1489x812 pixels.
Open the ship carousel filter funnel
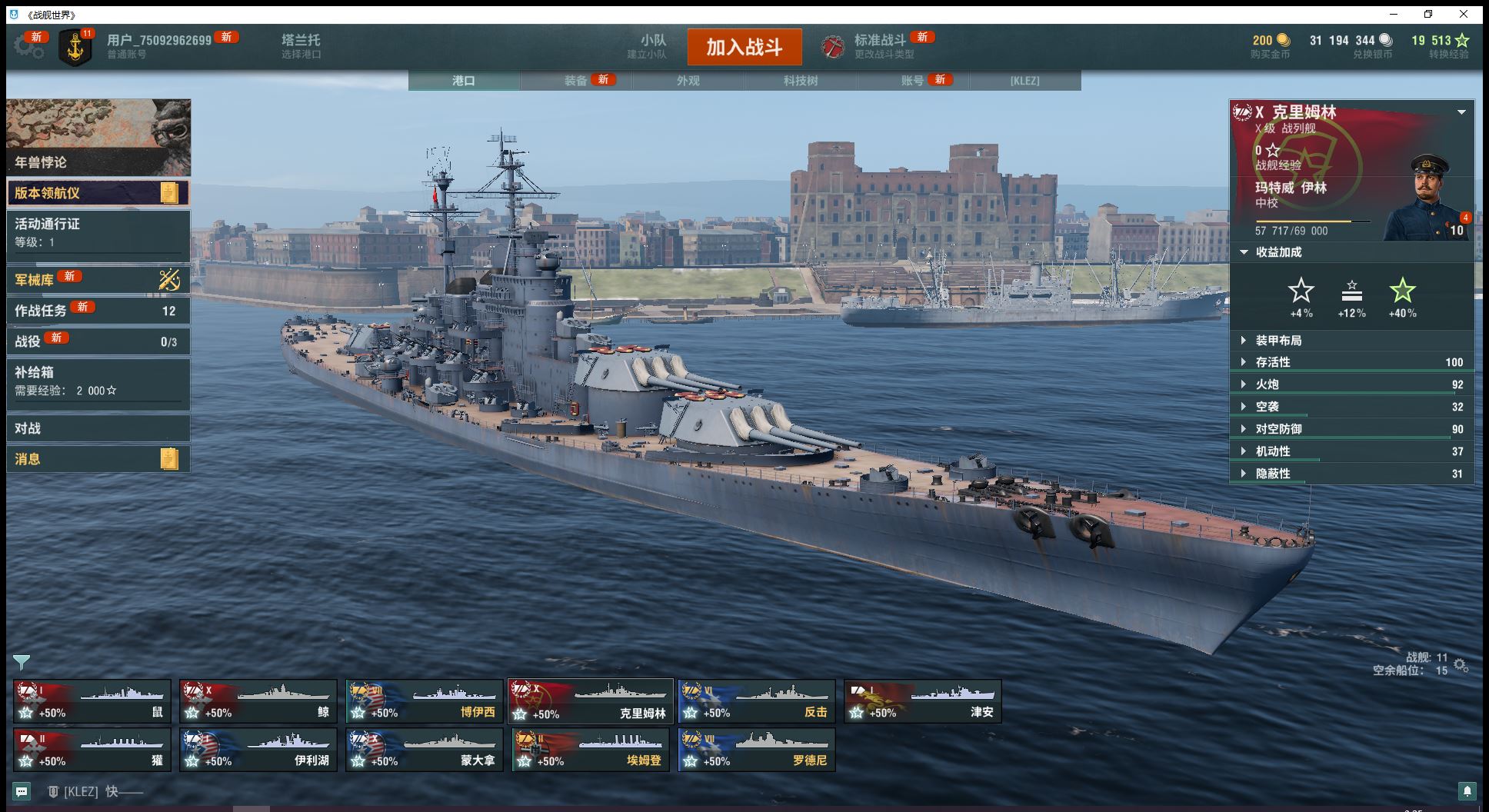click(x=22, y=662)
